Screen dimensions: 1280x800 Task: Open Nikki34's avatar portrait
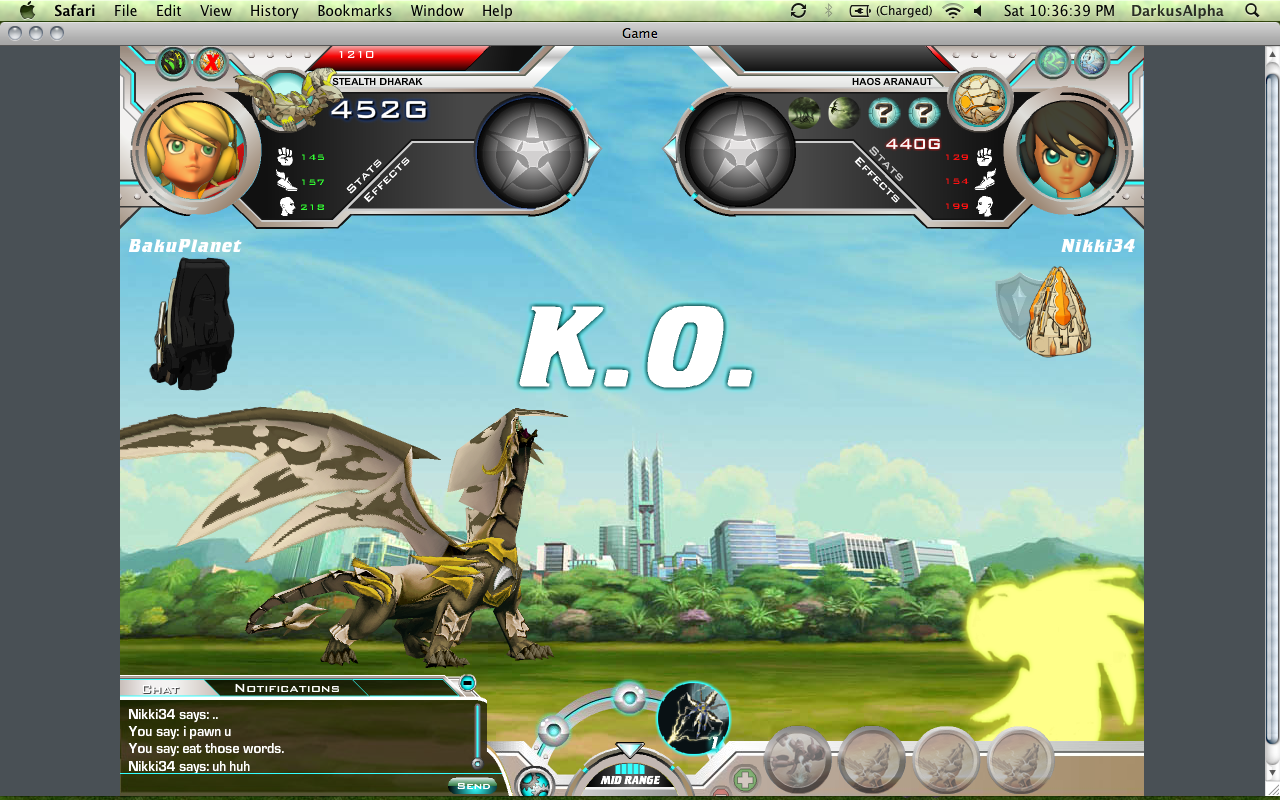pos(1069,150)
